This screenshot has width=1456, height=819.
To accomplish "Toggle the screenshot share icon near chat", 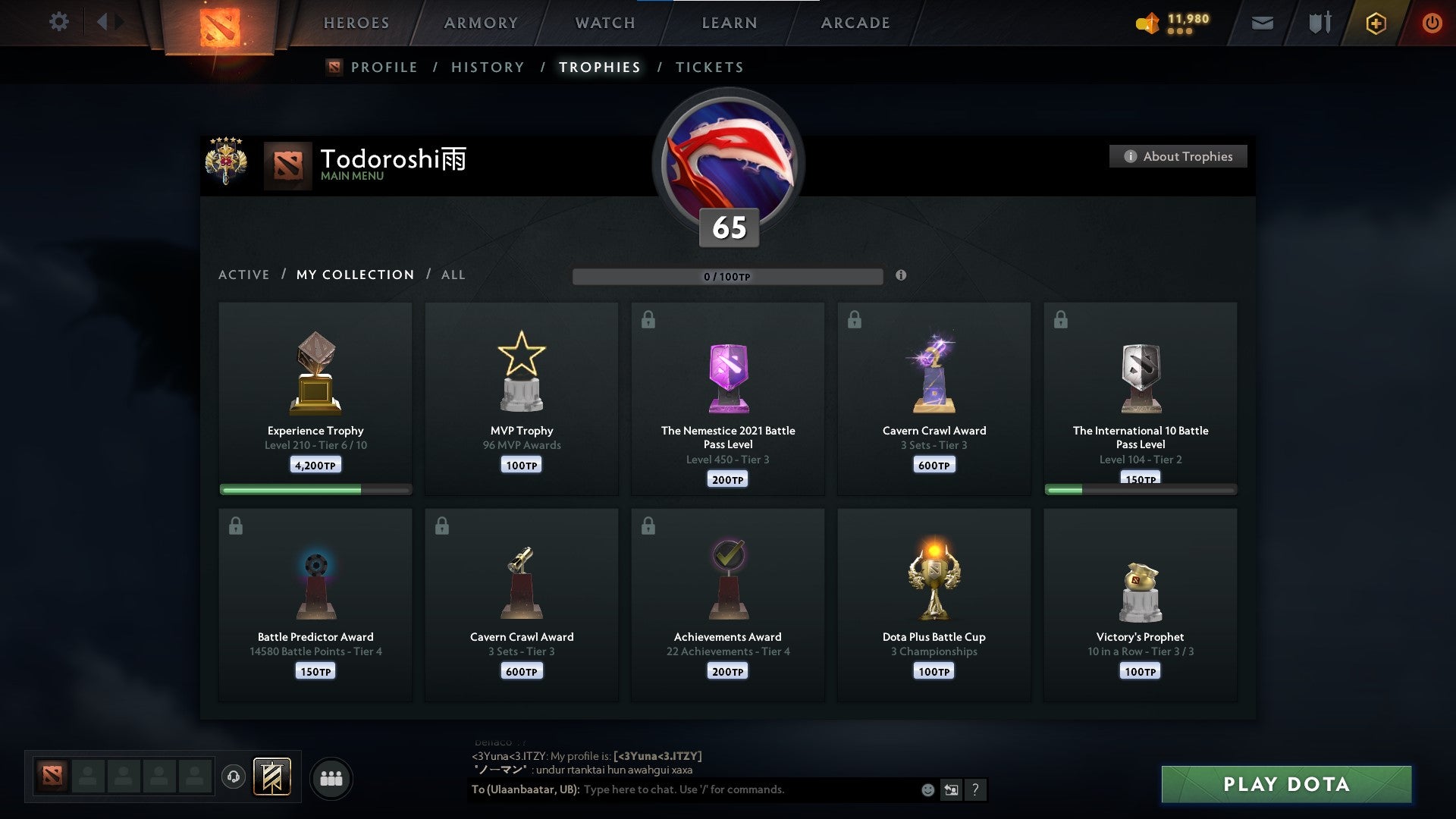I will click(952, 789).
